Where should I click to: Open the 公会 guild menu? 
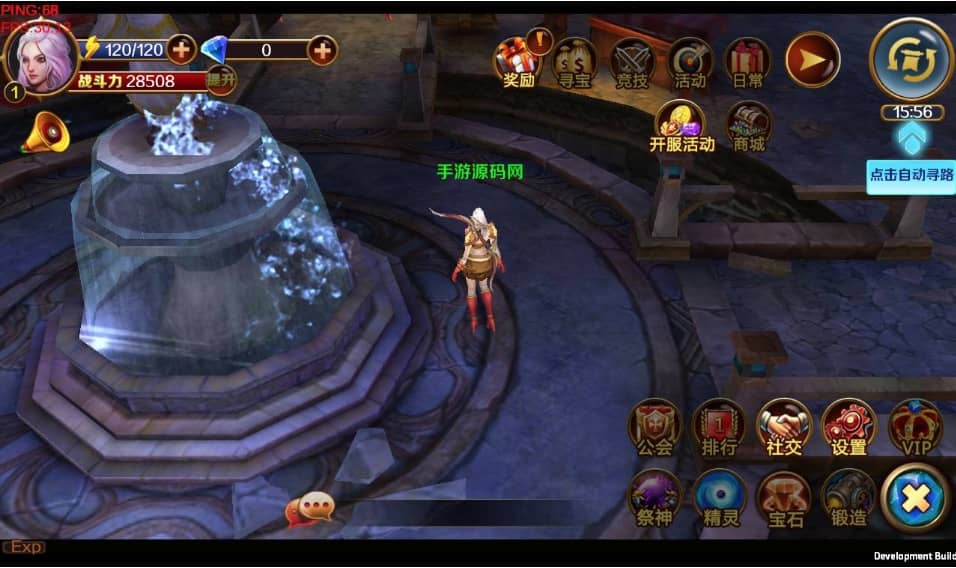[655, 428]
